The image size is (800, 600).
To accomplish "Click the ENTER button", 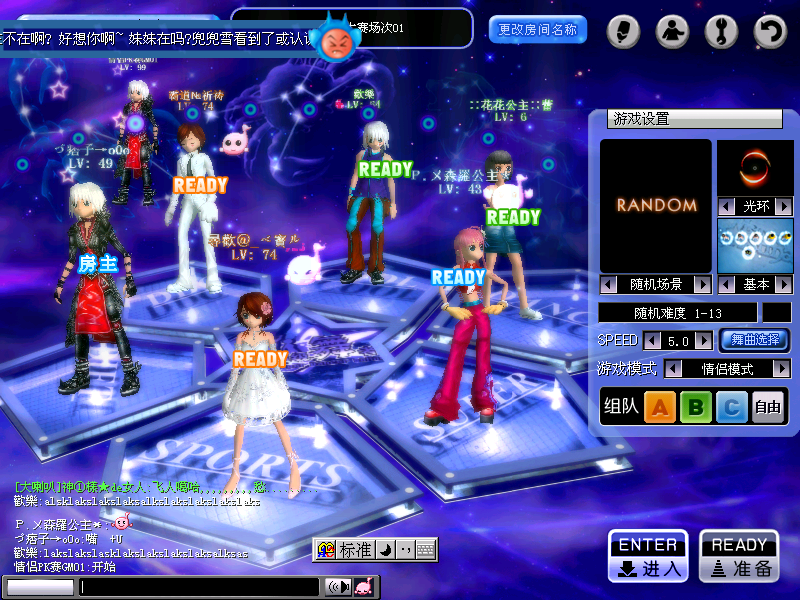I will coord(648,556).
